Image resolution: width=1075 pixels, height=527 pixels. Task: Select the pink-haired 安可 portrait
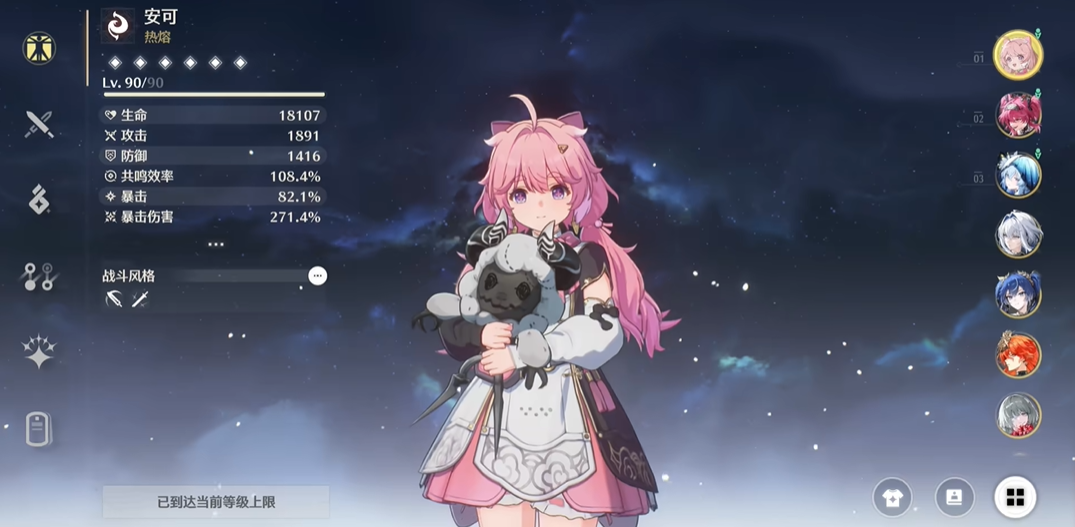point(1018,55)
